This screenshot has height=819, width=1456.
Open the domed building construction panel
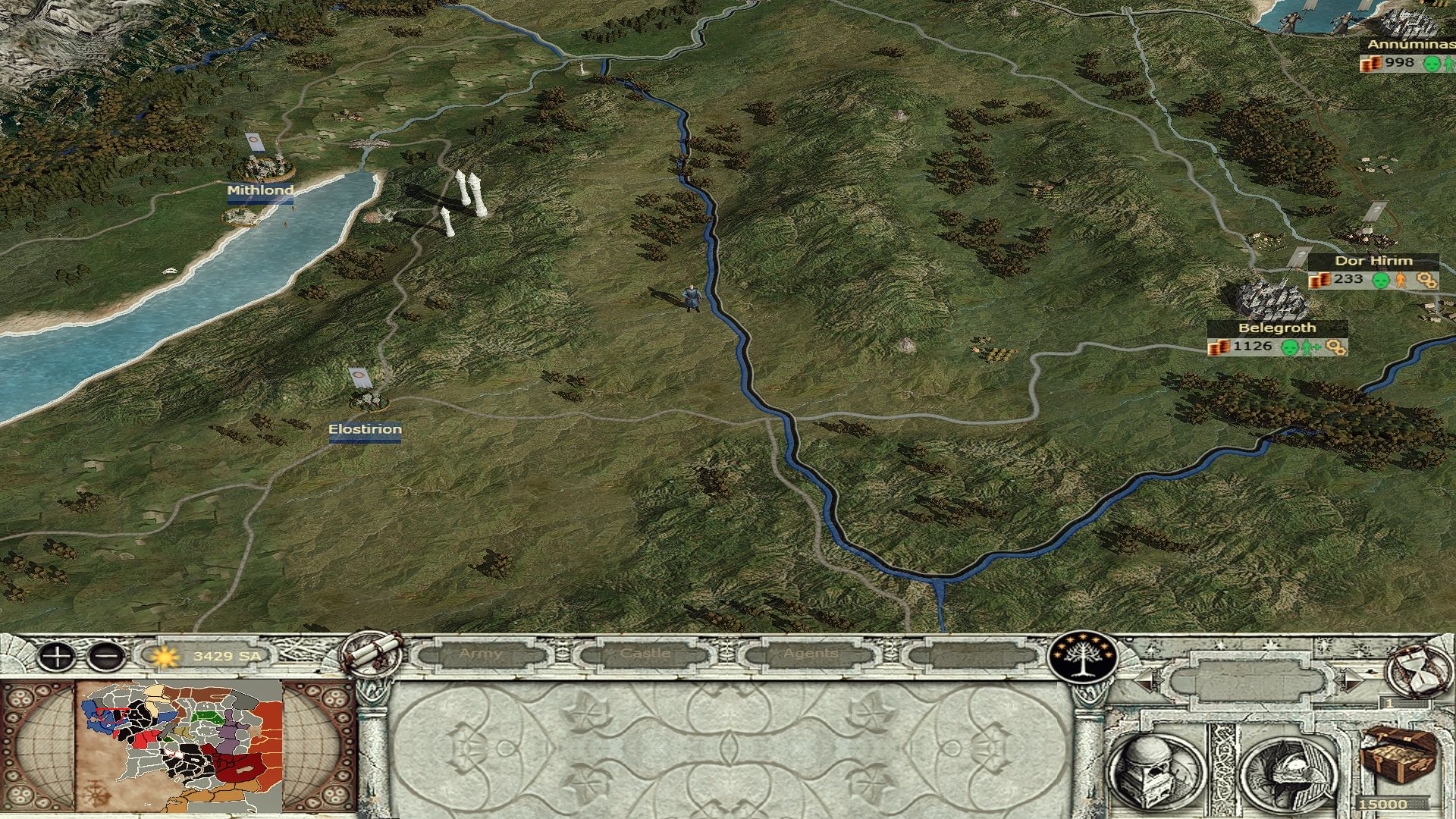(x=1158, y=767)
